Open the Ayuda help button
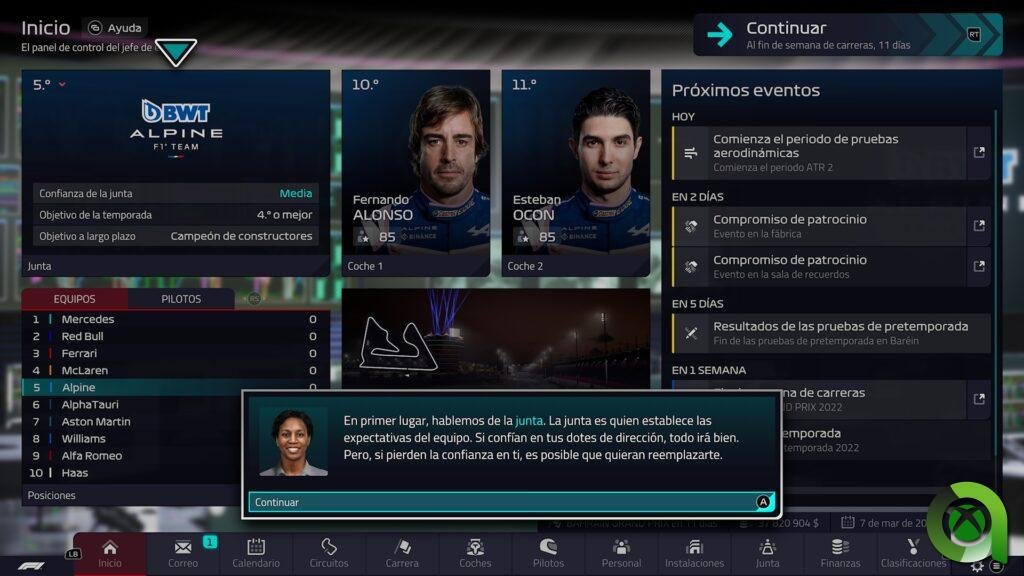1024x576 pixels. click(x=115, y=28)
